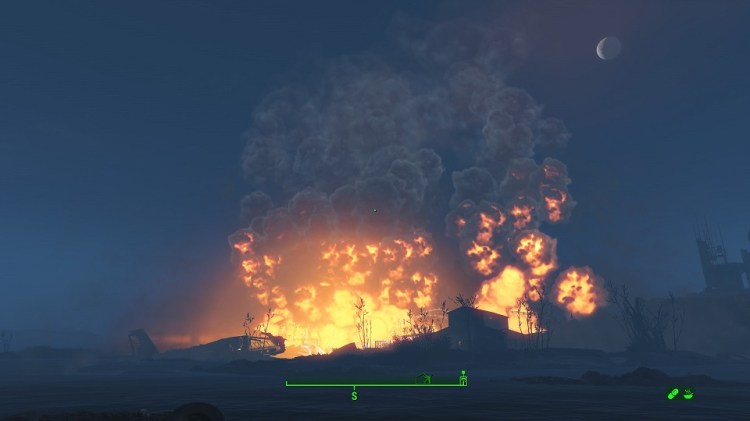Click the pill status effect icon
This screenshot has height=421, width=750.
click(674, 394)
